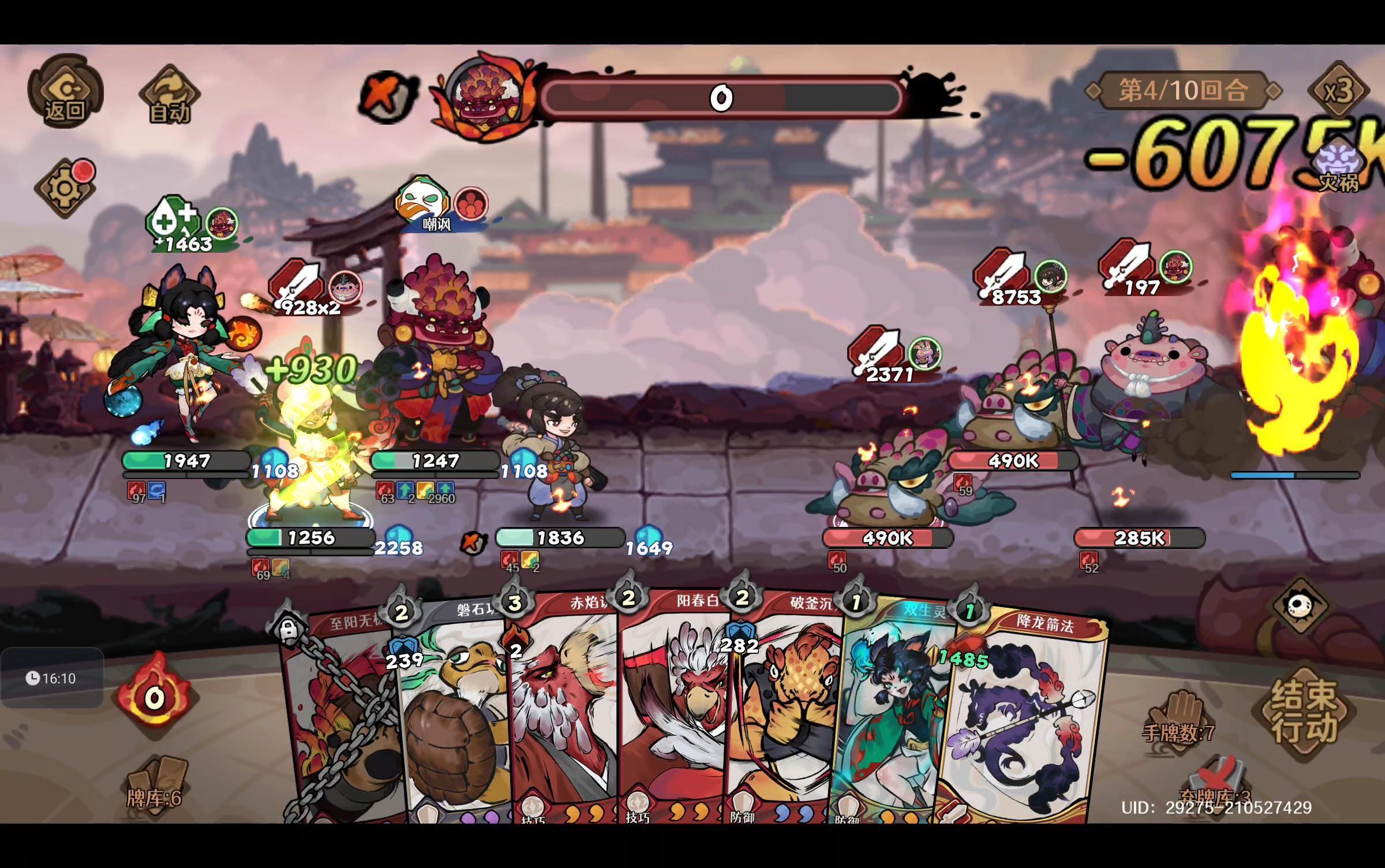The width and height of the screenshot is (1385, 868).
Task: Open the gear settings menu
Action: [x=65, y=188]
